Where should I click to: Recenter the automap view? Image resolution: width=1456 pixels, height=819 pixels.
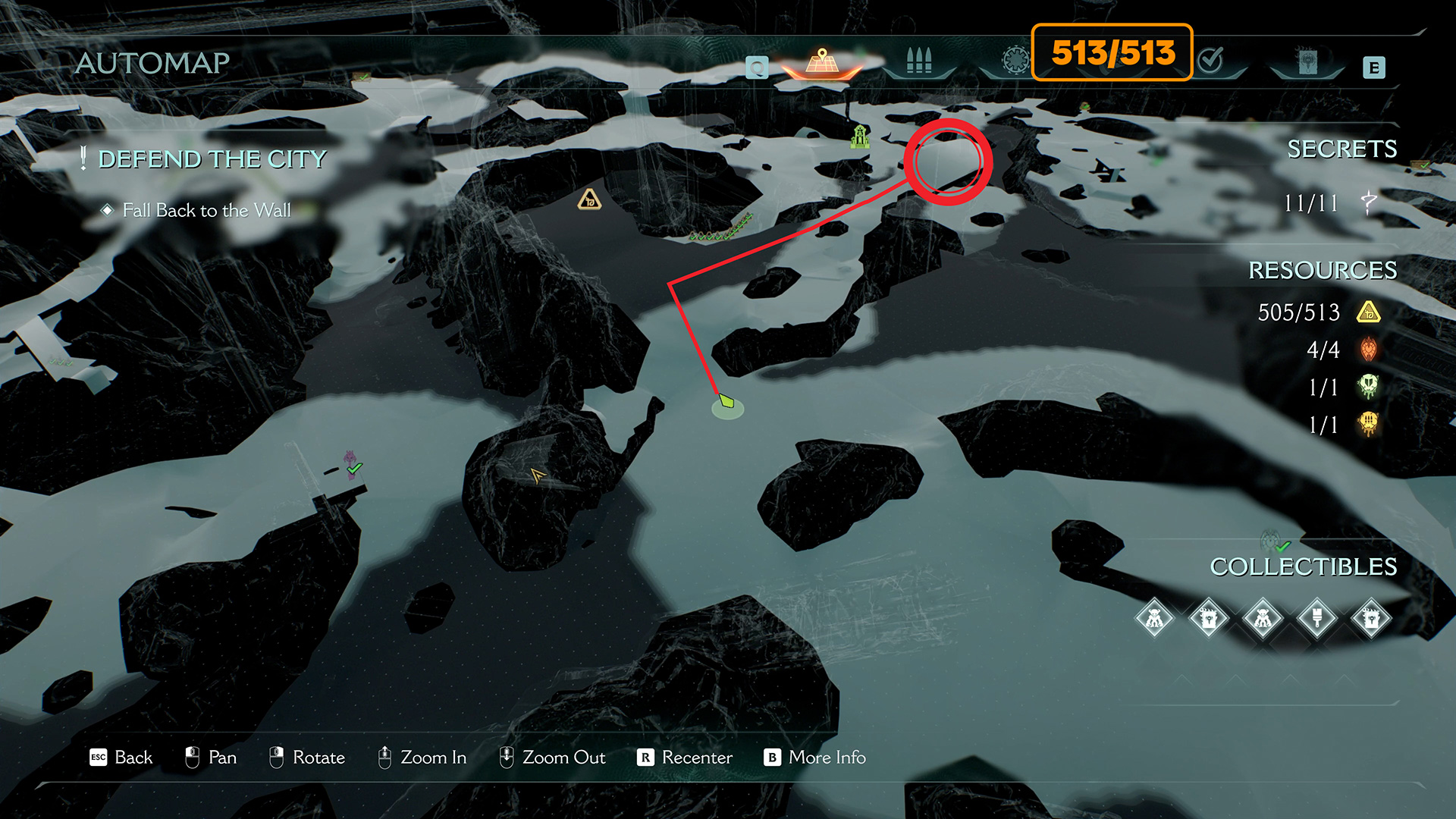tap(685, 757)
